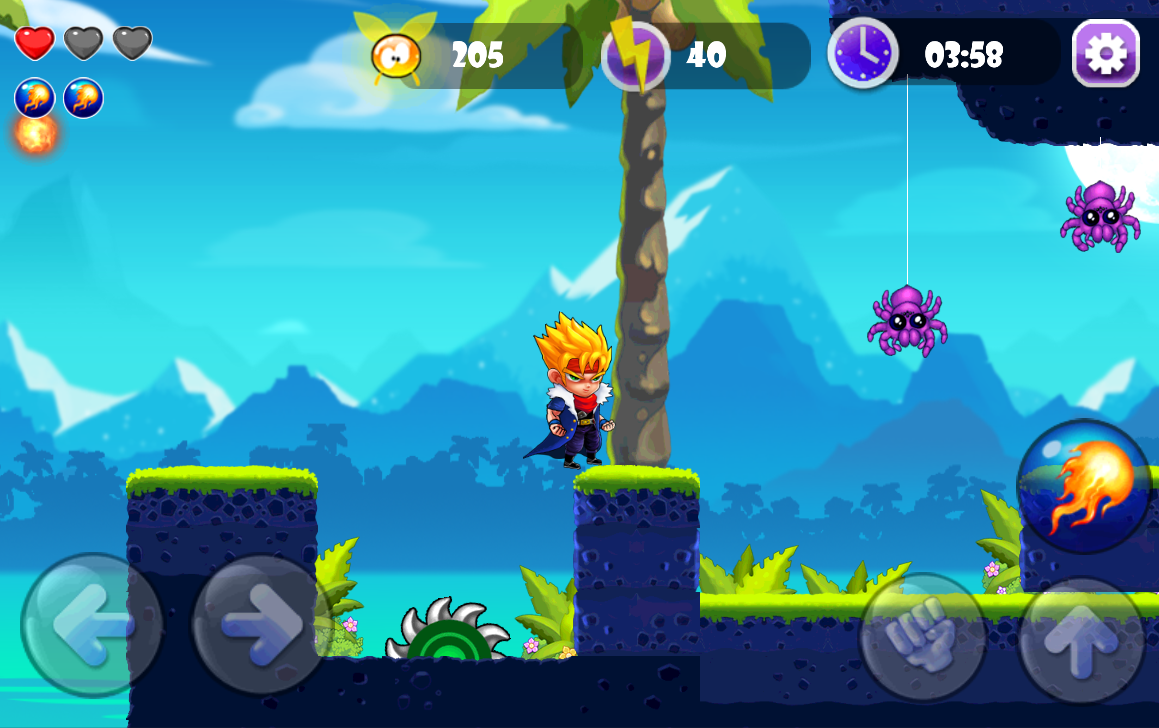Shoot a fireball with the attack button
Viewport: 1159px width, 728px height.
pos(1084,485)
